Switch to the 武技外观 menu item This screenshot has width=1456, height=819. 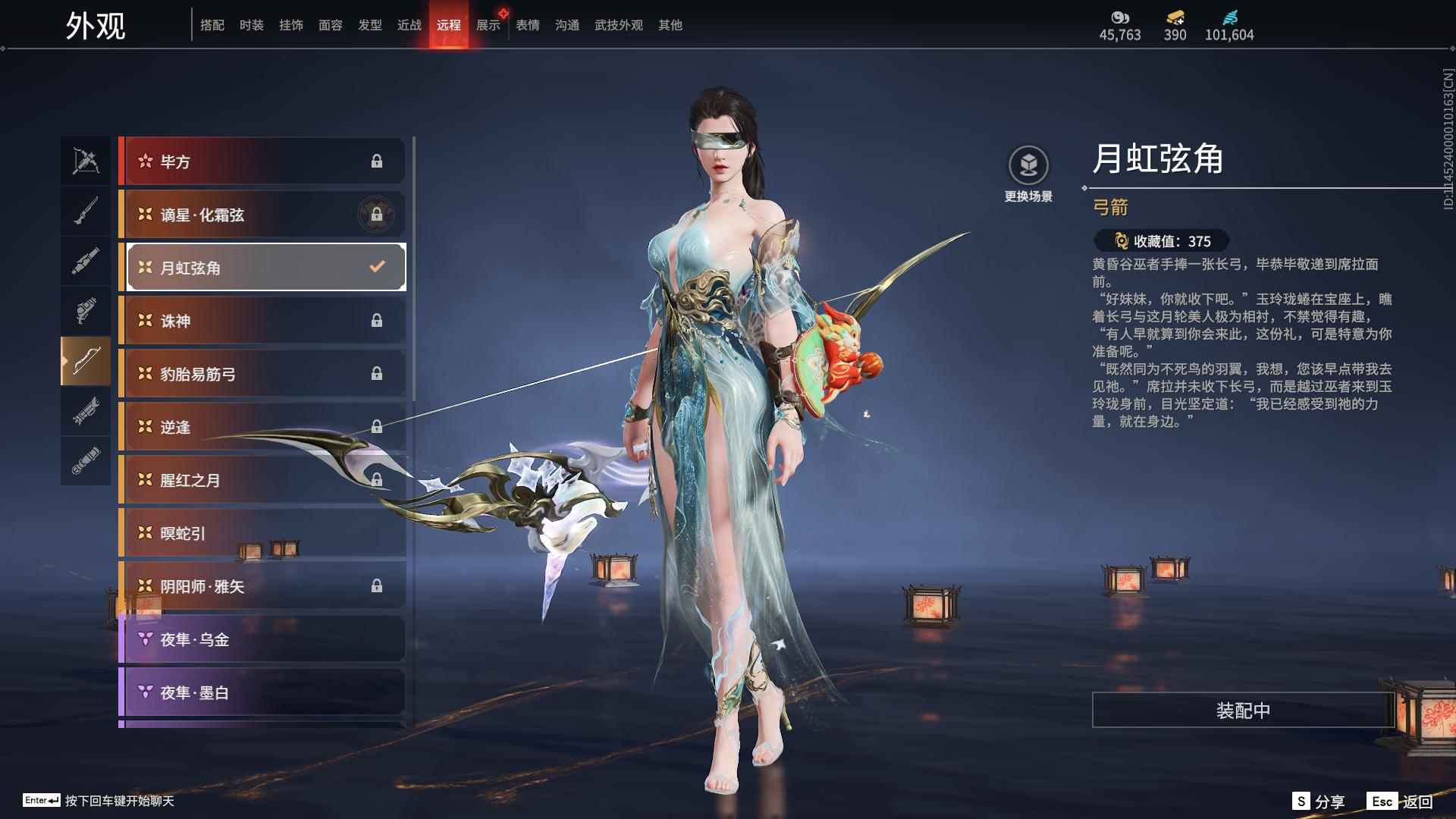[618, 24]
